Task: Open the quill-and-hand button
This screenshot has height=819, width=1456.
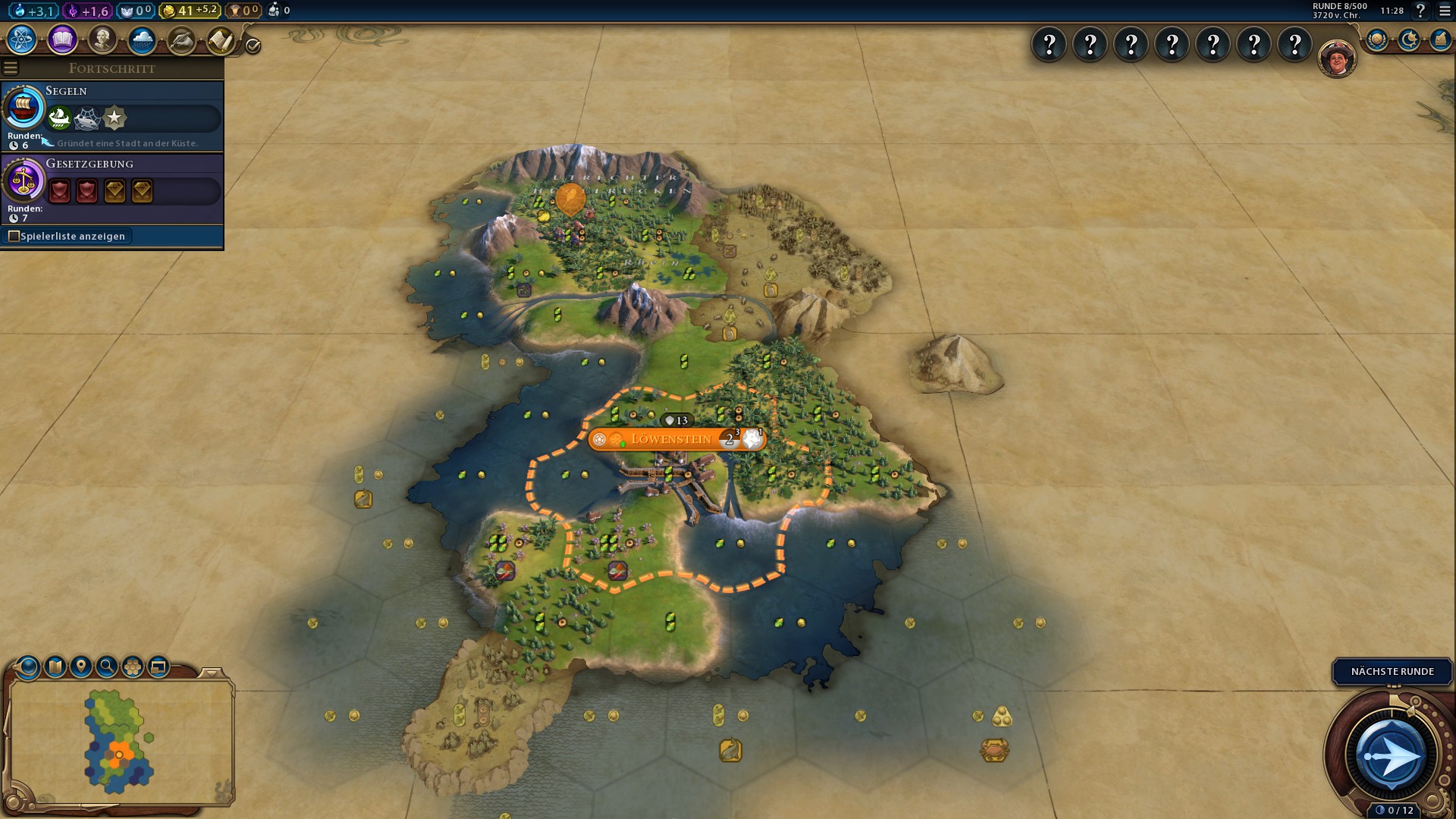Action: click(181, 39)
